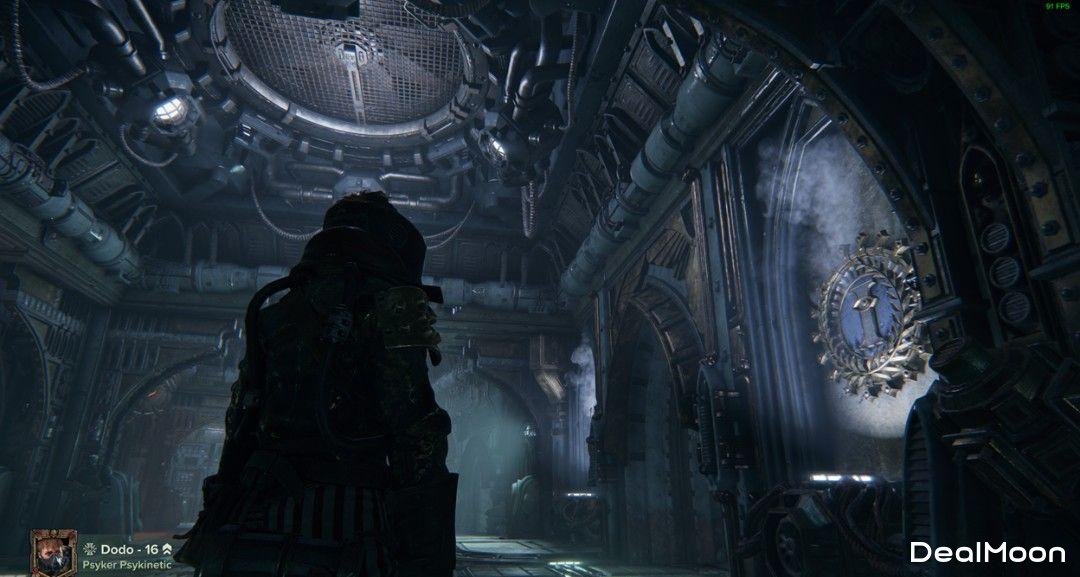Image resolution: width=1080 pixels, height=577 pixels.
Task: Click Dodo's character portrait frame
Action: pyautogui.click(x=51, y=553)
